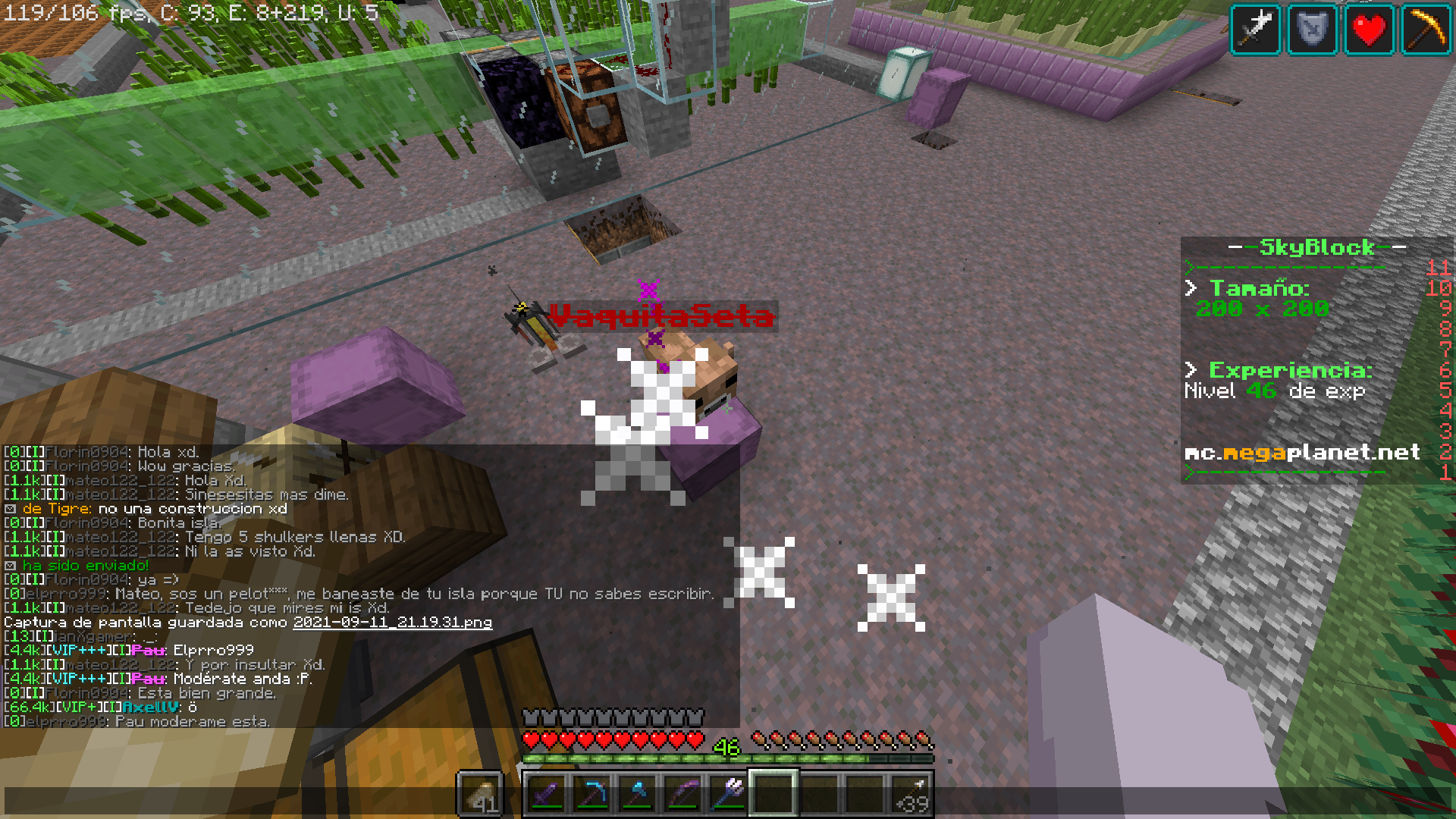The image size is (1456, 819).
Task: Open the saved screenshot link in chat
Action: tap(392, 623)
